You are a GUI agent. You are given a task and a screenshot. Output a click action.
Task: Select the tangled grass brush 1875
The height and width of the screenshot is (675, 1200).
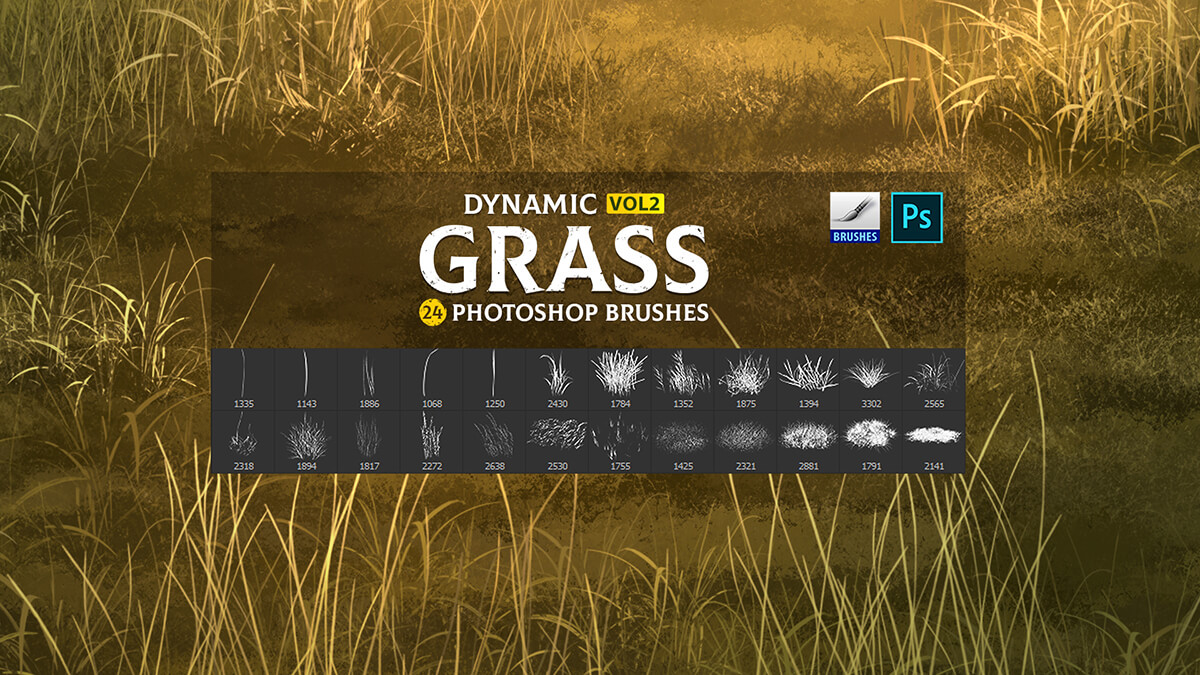click(746, 378)
